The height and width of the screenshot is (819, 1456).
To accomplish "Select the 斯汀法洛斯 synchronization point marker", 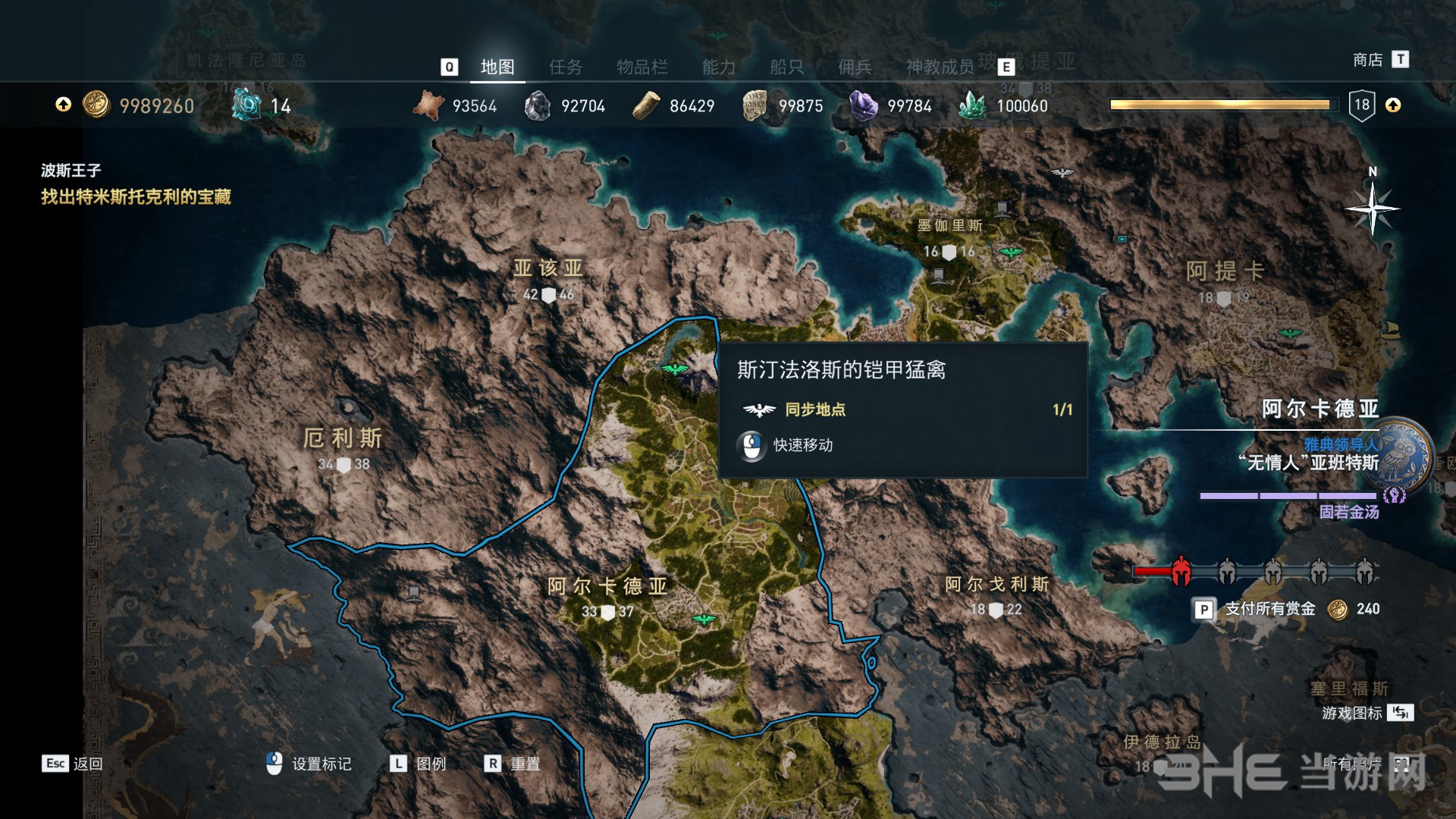I will click(x=674, y=369).
